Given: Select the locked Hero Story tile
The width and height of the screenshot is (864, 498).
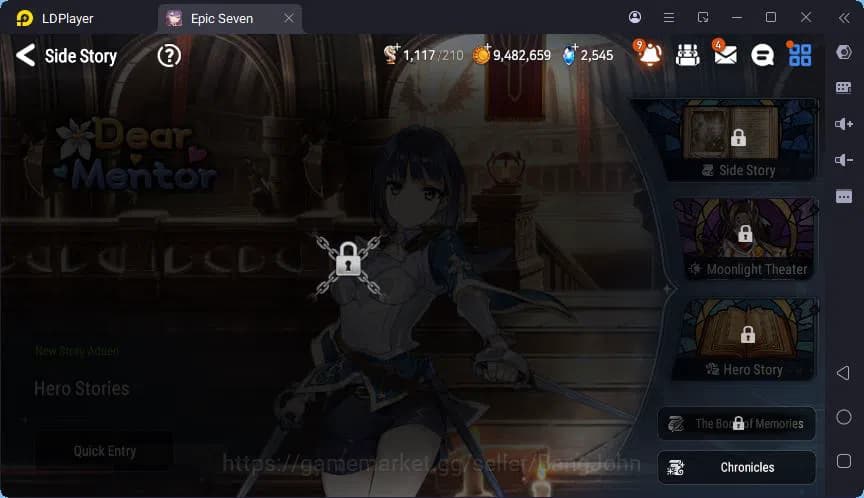Looking at the screenshot, I should (x=747, y=338).
